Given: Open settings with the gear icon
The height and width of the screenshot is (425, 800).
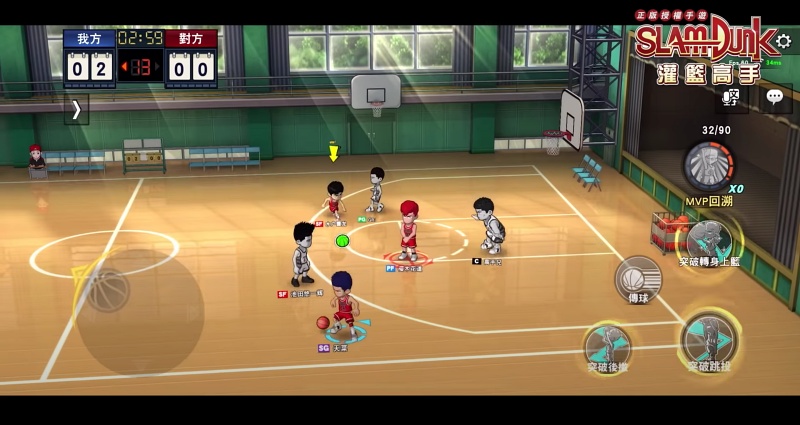Looking at the screenshot, I should [x=783, y=42].
